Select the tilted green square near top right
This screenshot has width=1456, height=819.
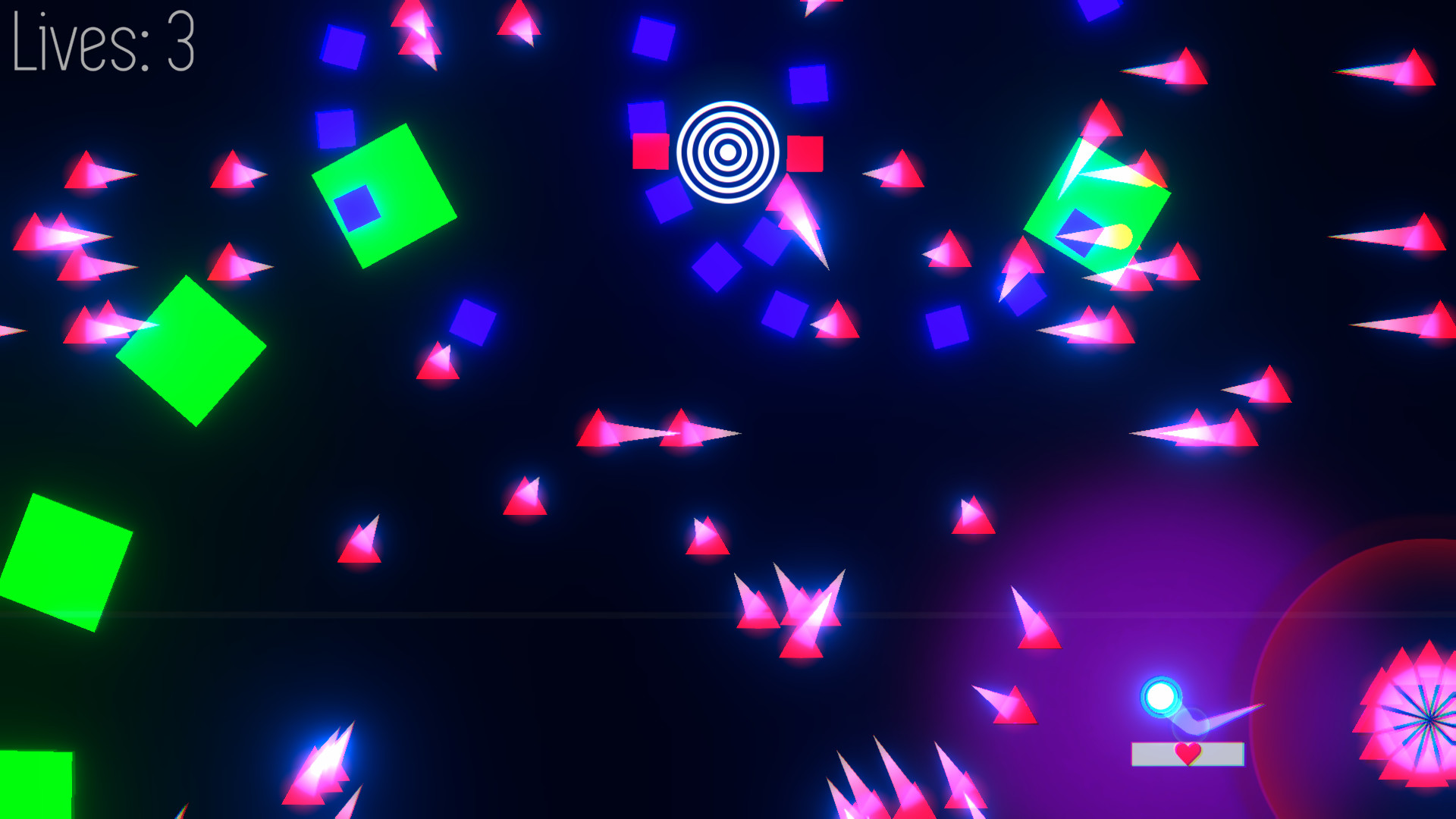1100,205
